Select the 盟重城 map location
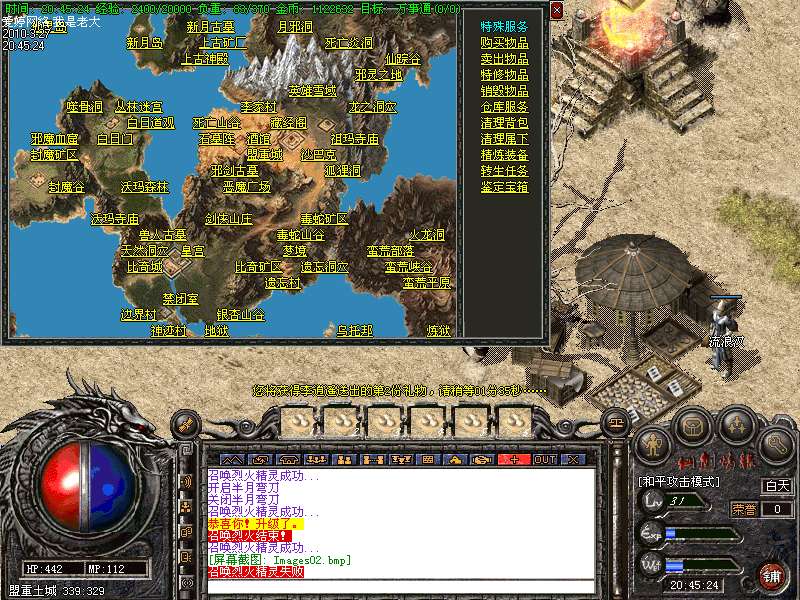This screenshot has height=600, width=800. (265, 155)
